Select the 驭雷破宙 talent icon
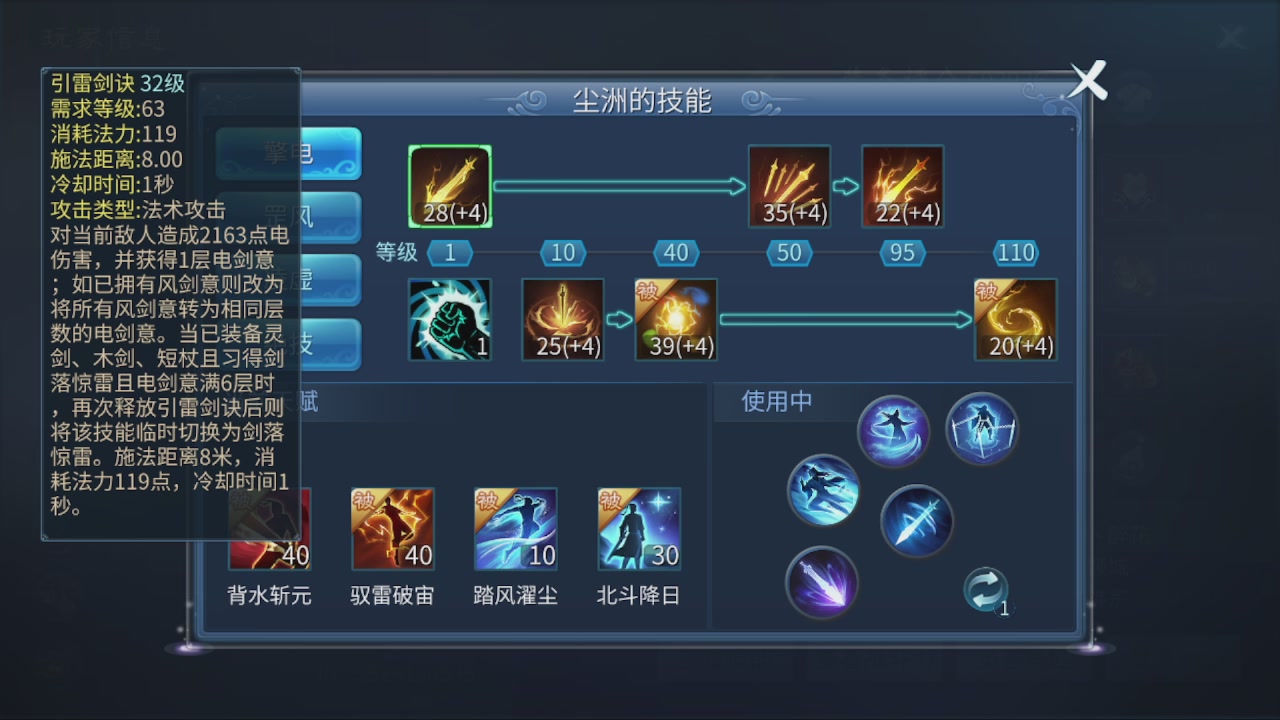This screenshot has height=720, width=1280. (x=392, y=529)
